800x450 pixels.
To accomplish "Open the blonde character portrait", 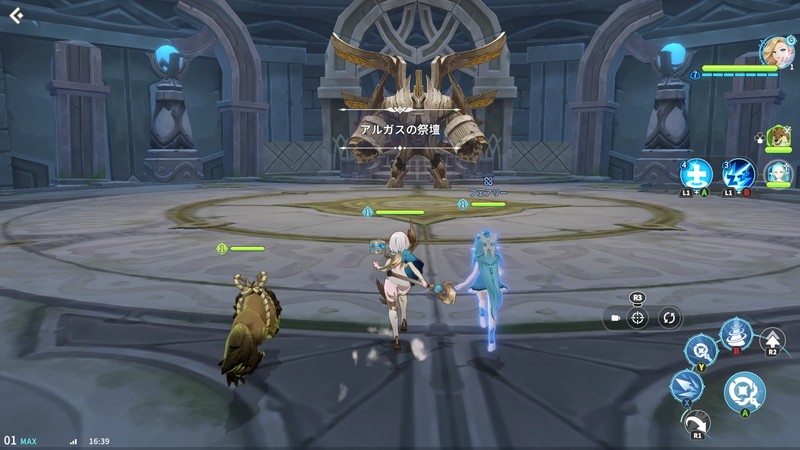I will pyautogui.click(x=774, y=51).
